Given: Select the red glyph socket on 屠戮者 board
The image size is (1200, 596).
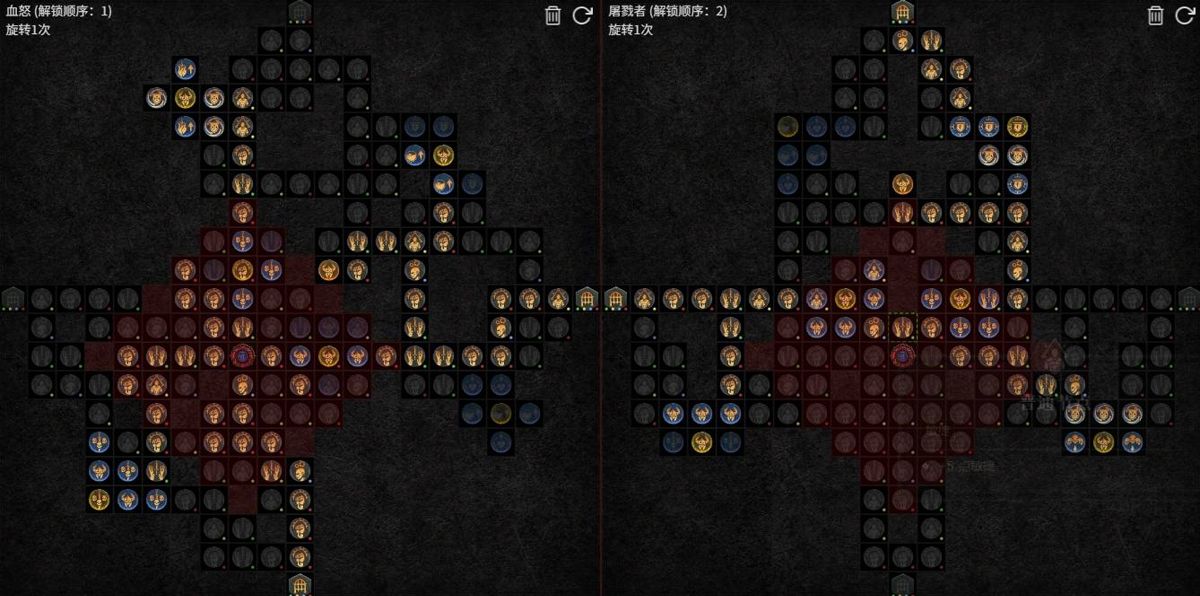Looking at the screenshot, I should tap(903, 355).
